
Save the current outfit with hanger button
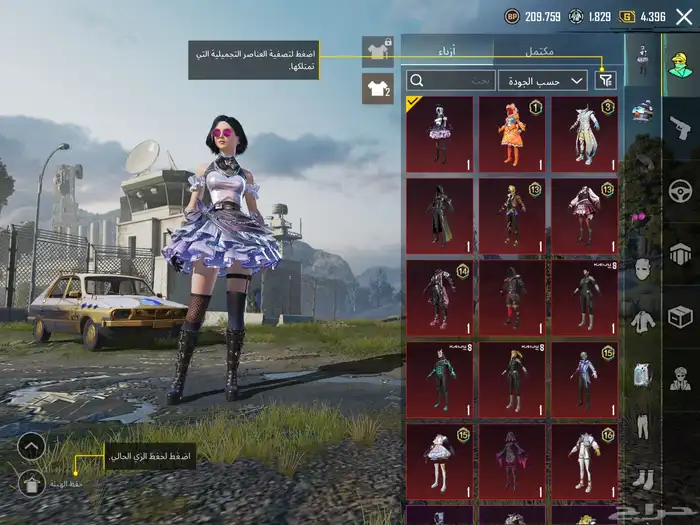tap(31, 484)
